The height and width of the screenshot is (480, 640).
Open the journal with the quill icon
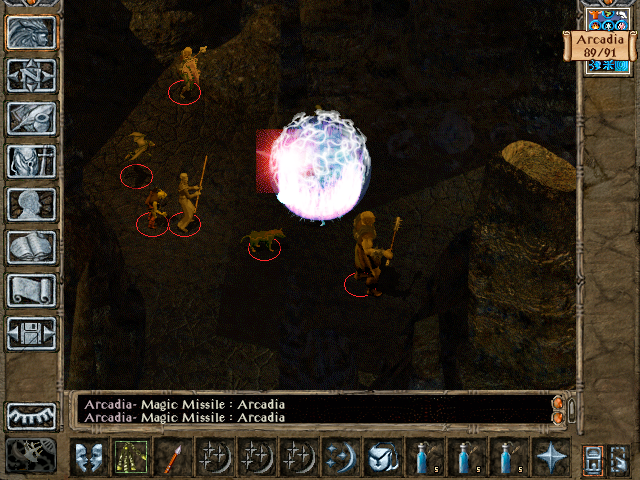tap(32, 118)
